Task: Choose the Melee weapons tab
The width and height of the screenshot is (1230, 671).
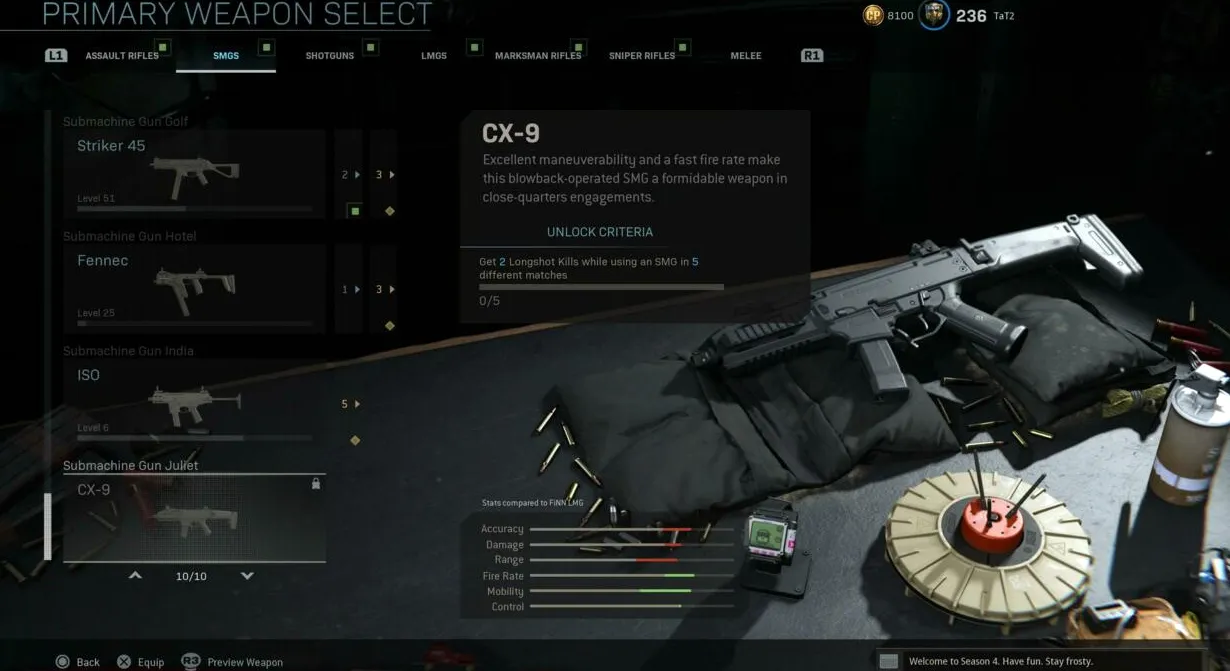Action: coord(746,56)
